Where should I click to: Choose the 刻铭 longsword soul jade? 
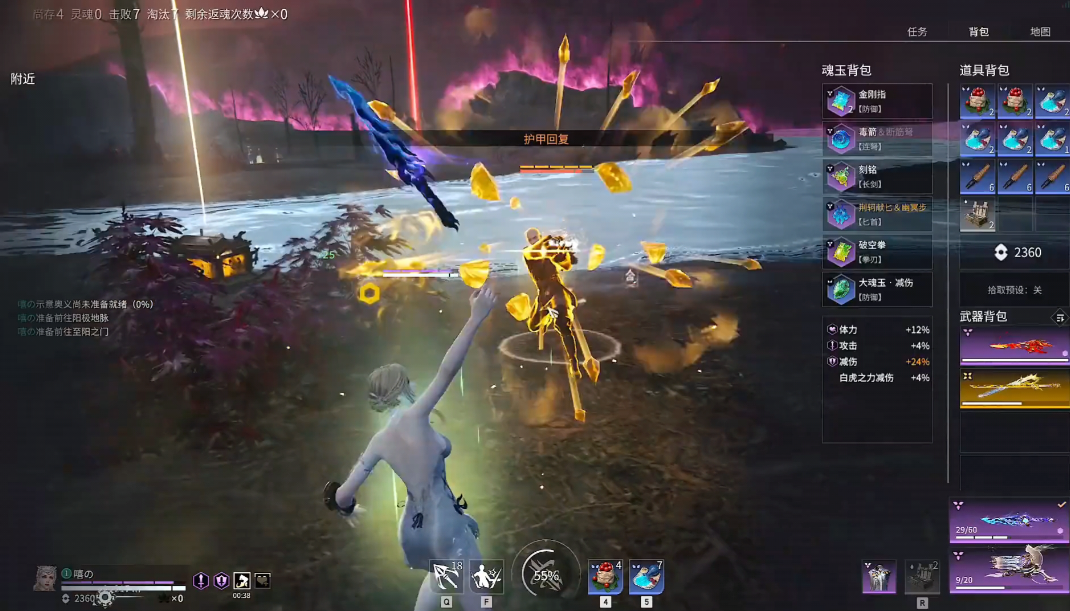coord(877,176)
